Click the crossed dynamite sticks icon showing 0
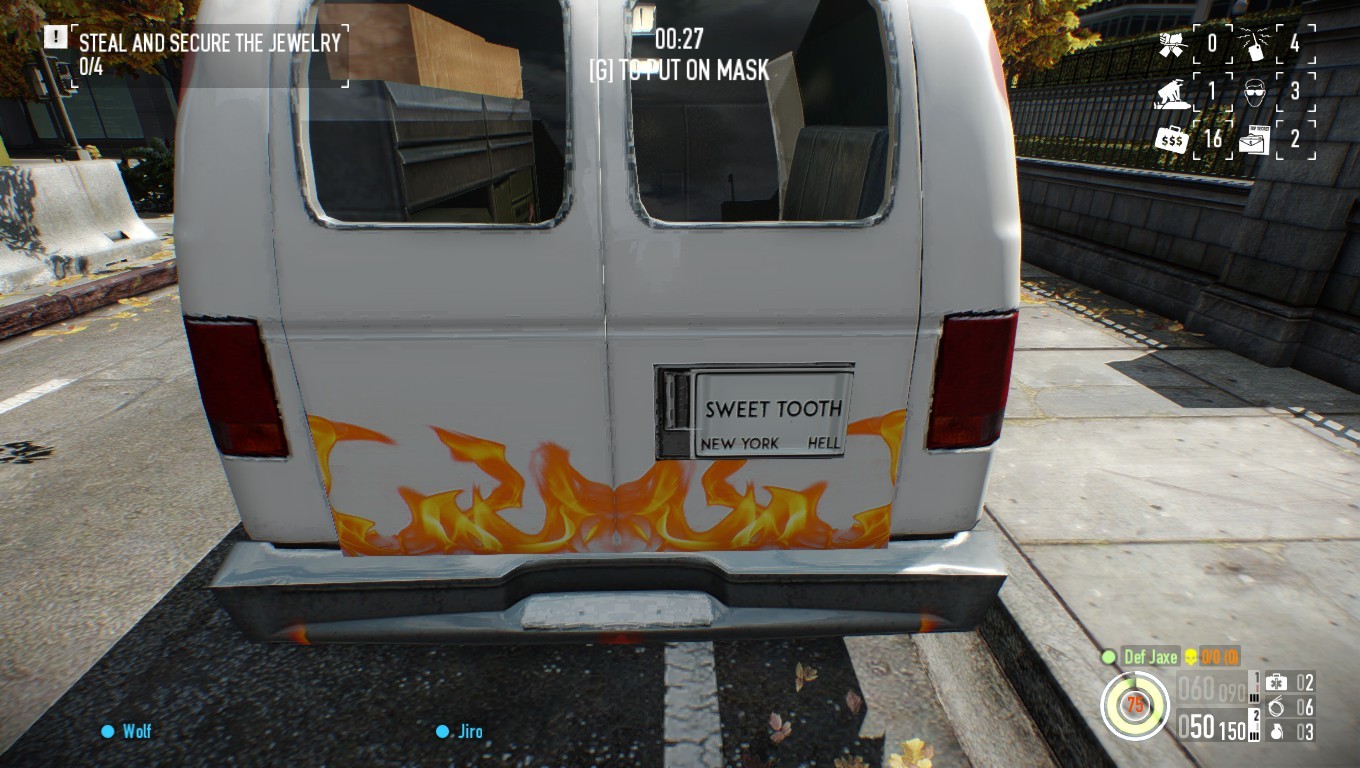The image size is (1360, 768). pos(1171,44)
